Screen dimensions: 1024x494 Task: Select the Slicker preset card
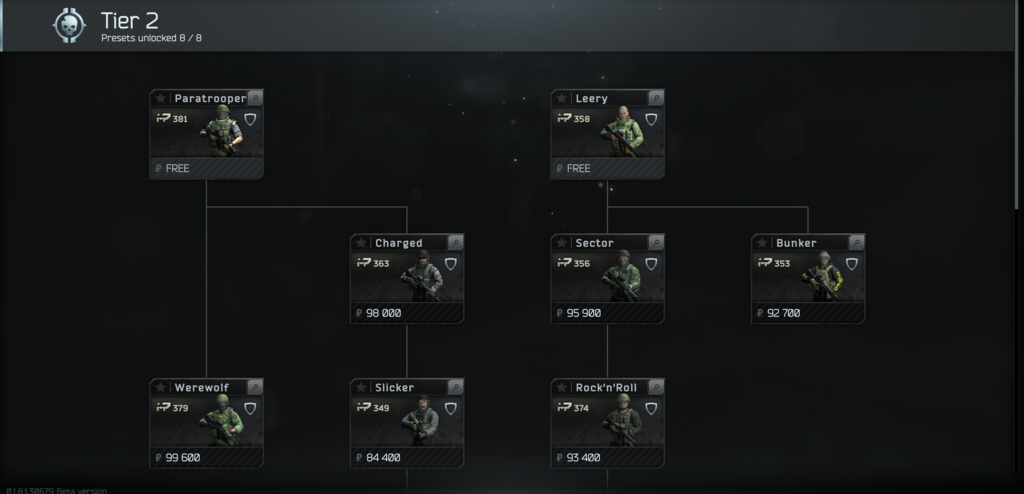[x=407, y=424]
